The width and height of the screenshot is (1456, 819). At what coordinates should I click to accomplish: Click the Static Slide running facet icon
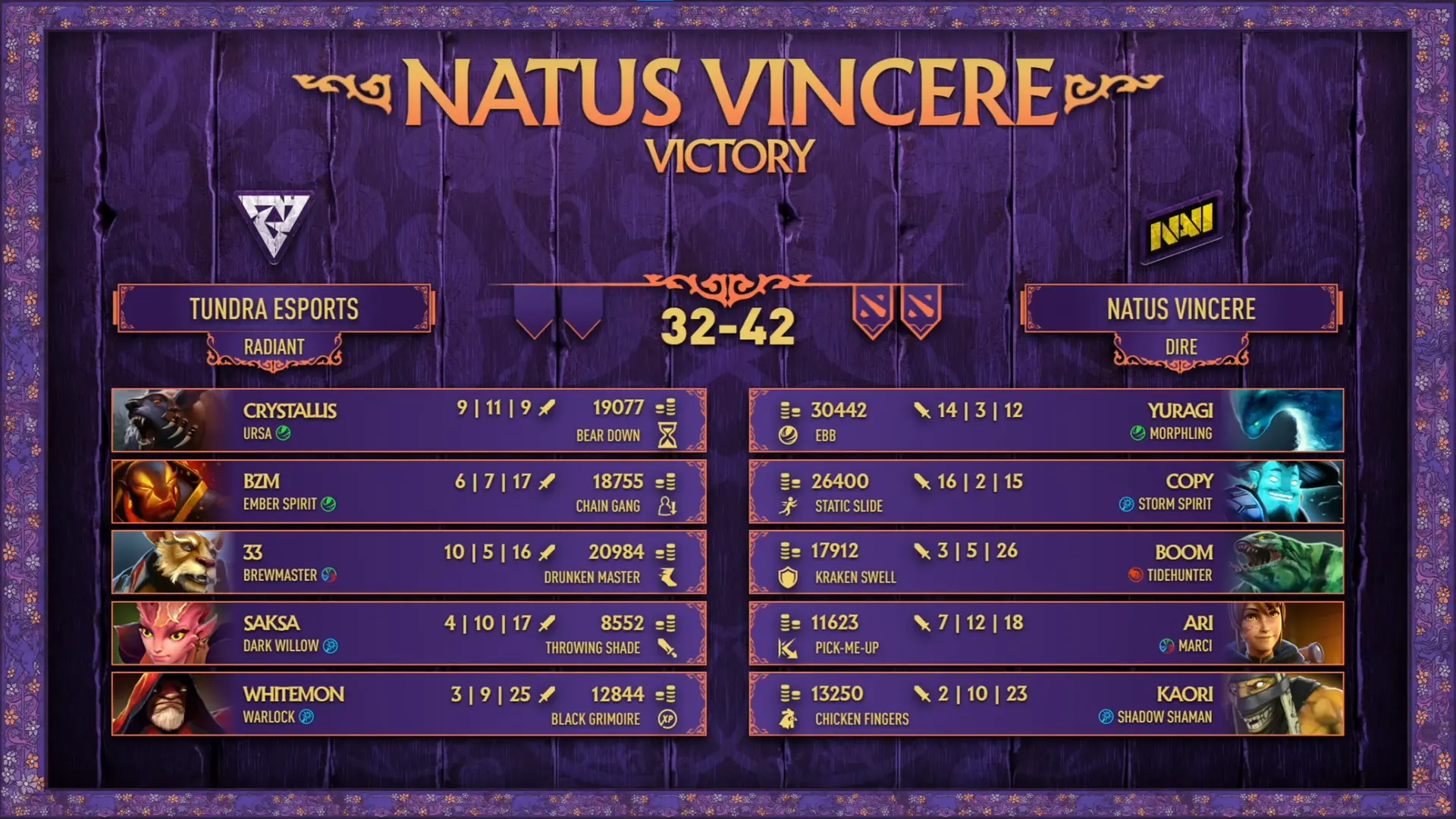789,507
